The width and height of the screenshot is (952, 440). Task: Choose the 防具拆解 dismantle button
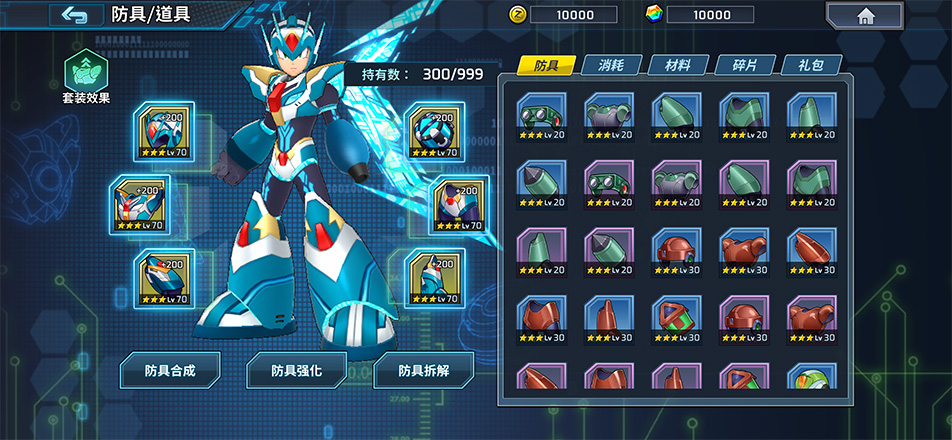(x=423, y=370)
